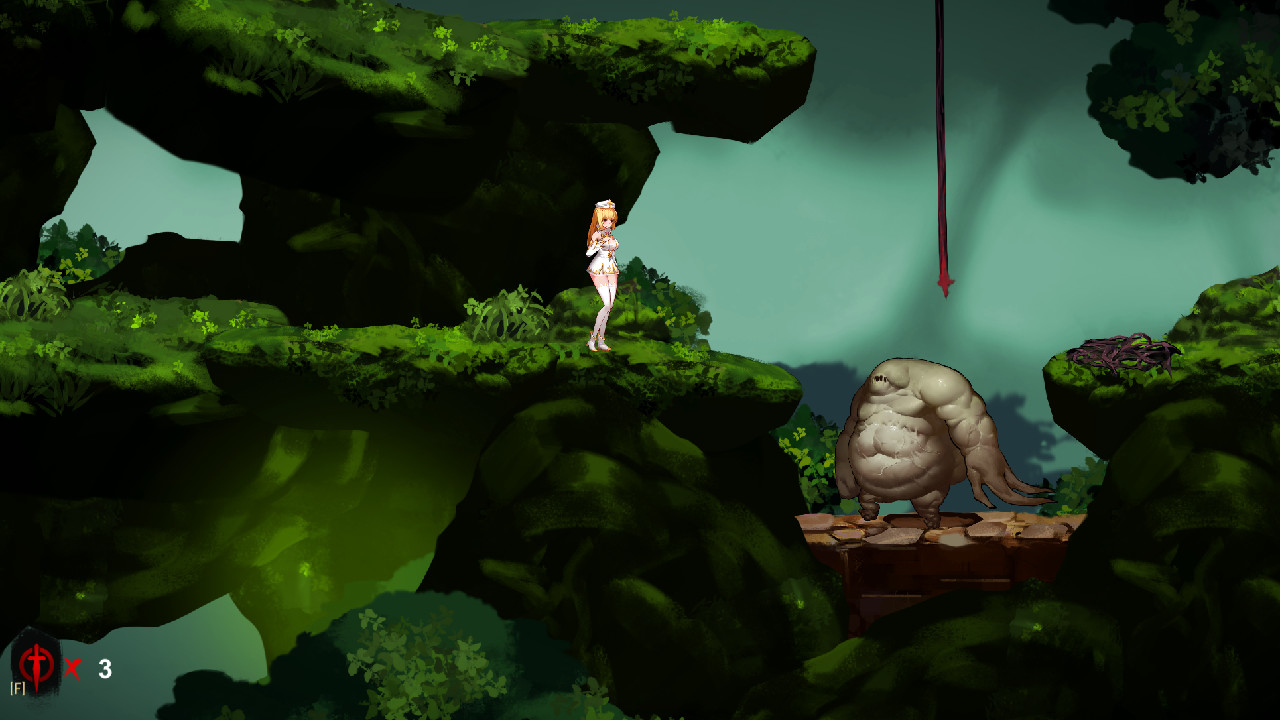Viewport: 1280px width, 720px height.
Task: Click the red X multiplier symbol
Action: pyautogui.click(x=70, y=665)
